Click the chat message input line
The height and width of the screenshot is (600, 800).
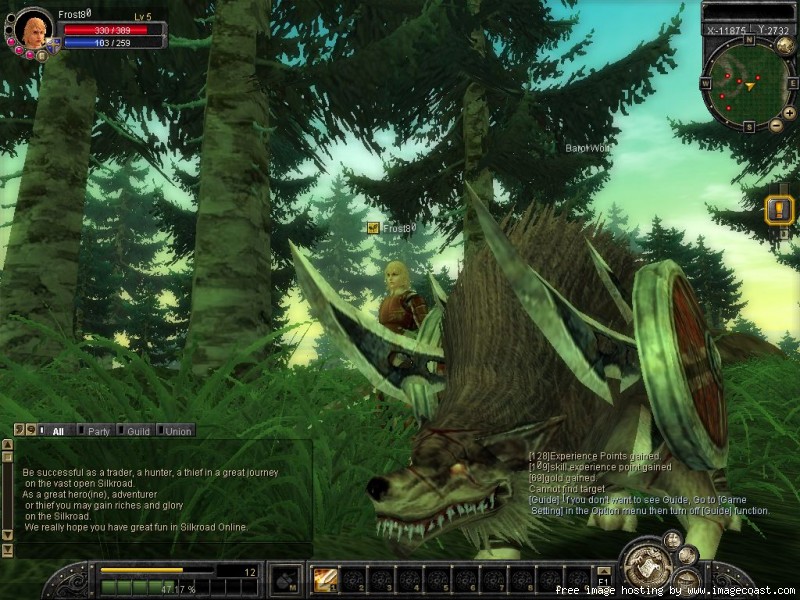click(x=160, y=549)
